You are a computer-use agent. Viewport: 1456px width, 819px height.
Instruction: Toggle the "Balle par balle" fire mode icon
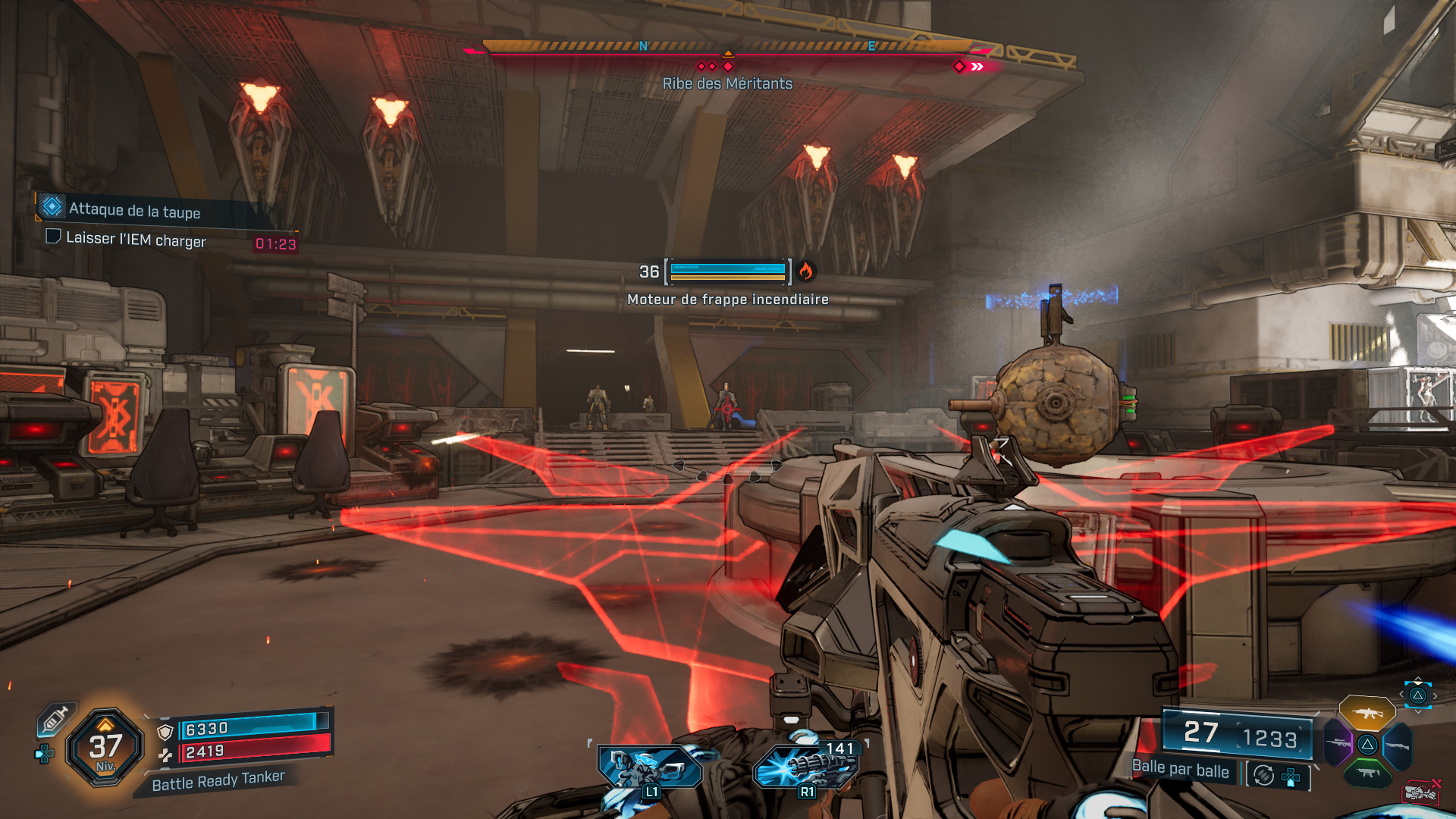1263,775
